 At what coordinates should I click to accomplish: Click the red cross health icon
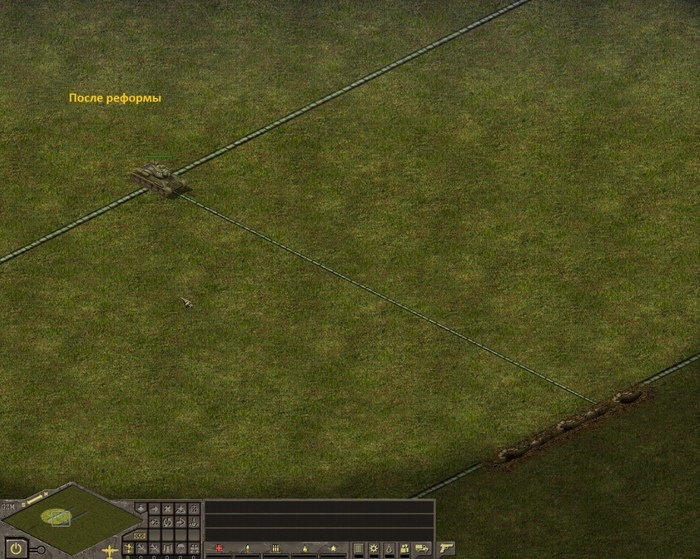pyautogui.click(x=218, y=549)
